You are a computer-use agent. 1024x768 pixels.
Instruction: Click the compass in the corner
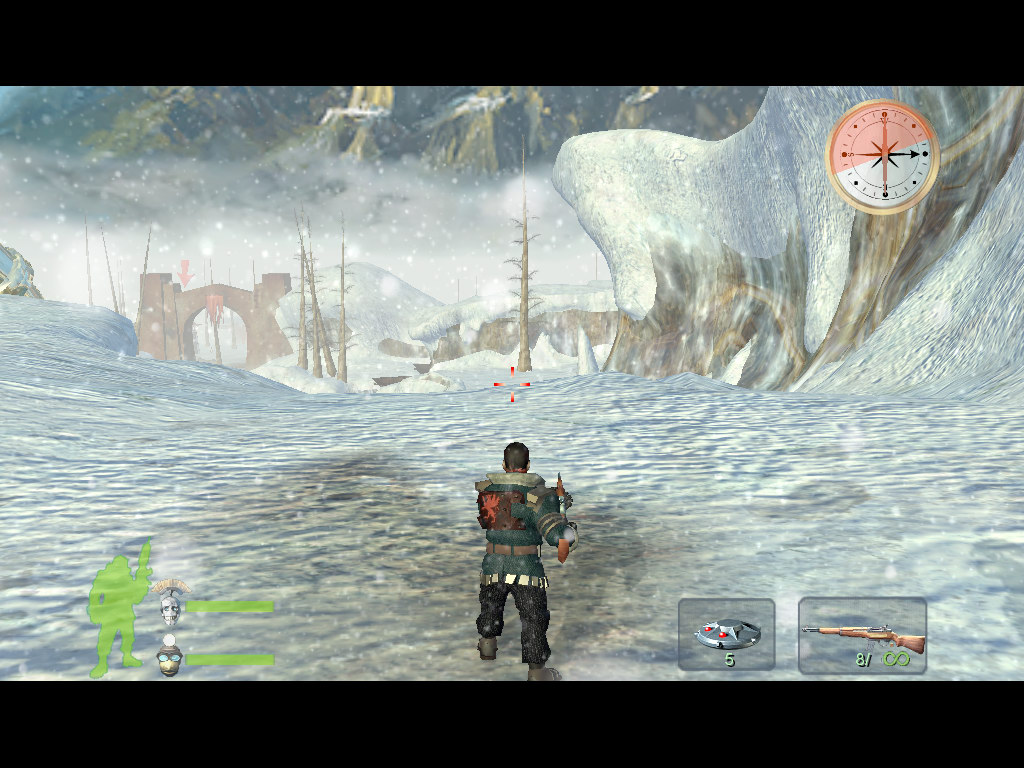coord(882,156)
